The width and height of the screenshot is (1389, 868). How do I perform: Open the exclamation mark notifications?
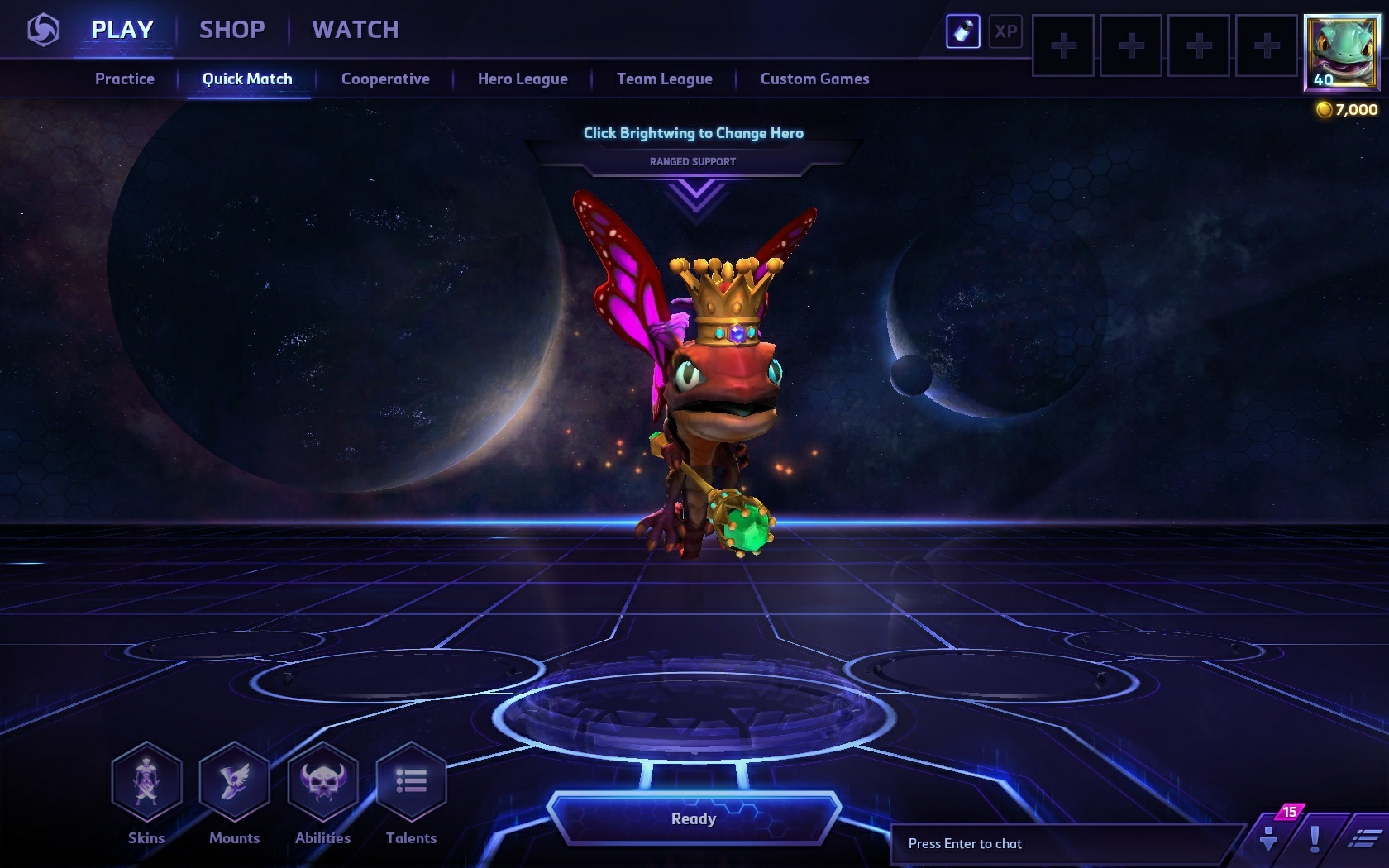(x=1315, y=838)
